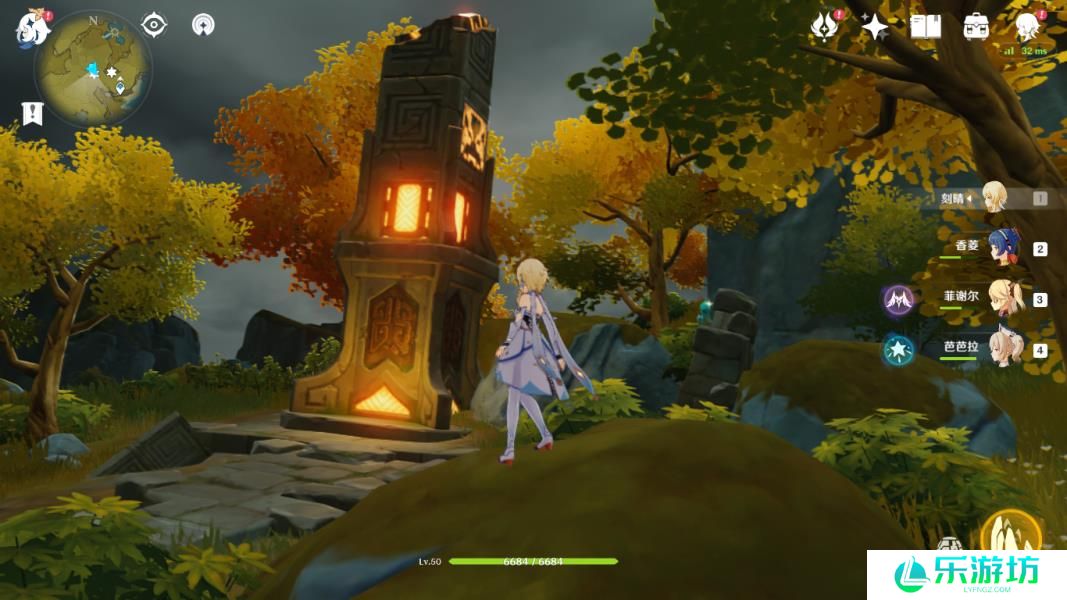
Task: Trigger 菲谢尔's purple elemental burst icon
Action: 899,299
